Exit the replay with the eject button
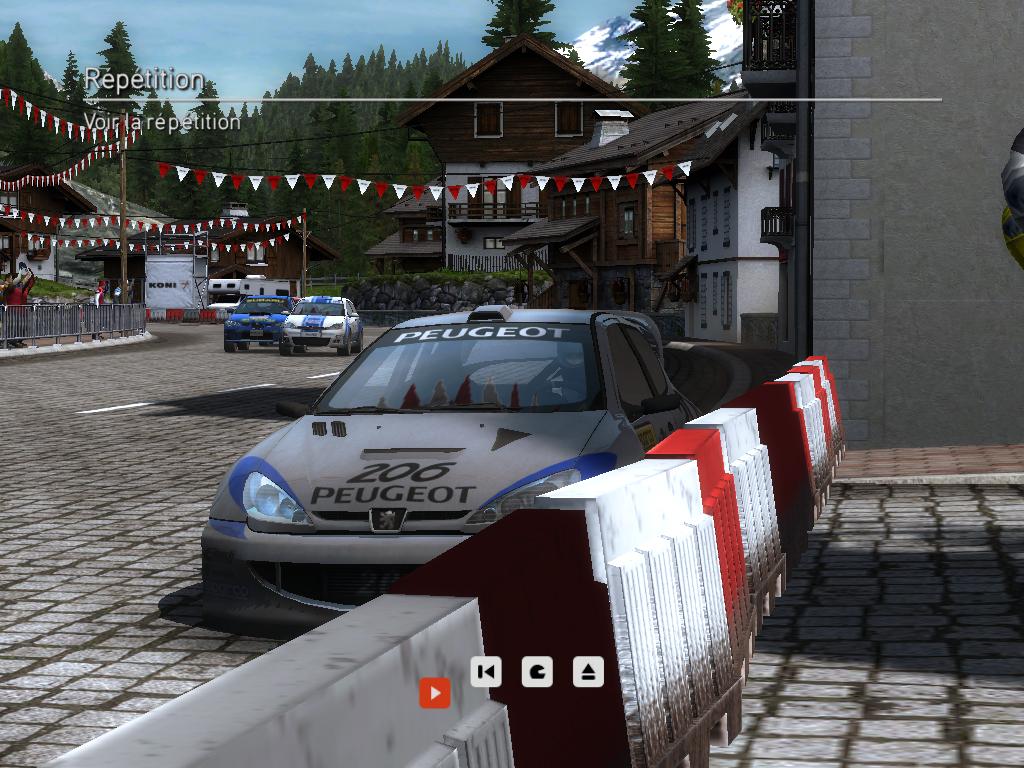Image resolution: width=1024 pixels, height=768 pixels. 588,671
